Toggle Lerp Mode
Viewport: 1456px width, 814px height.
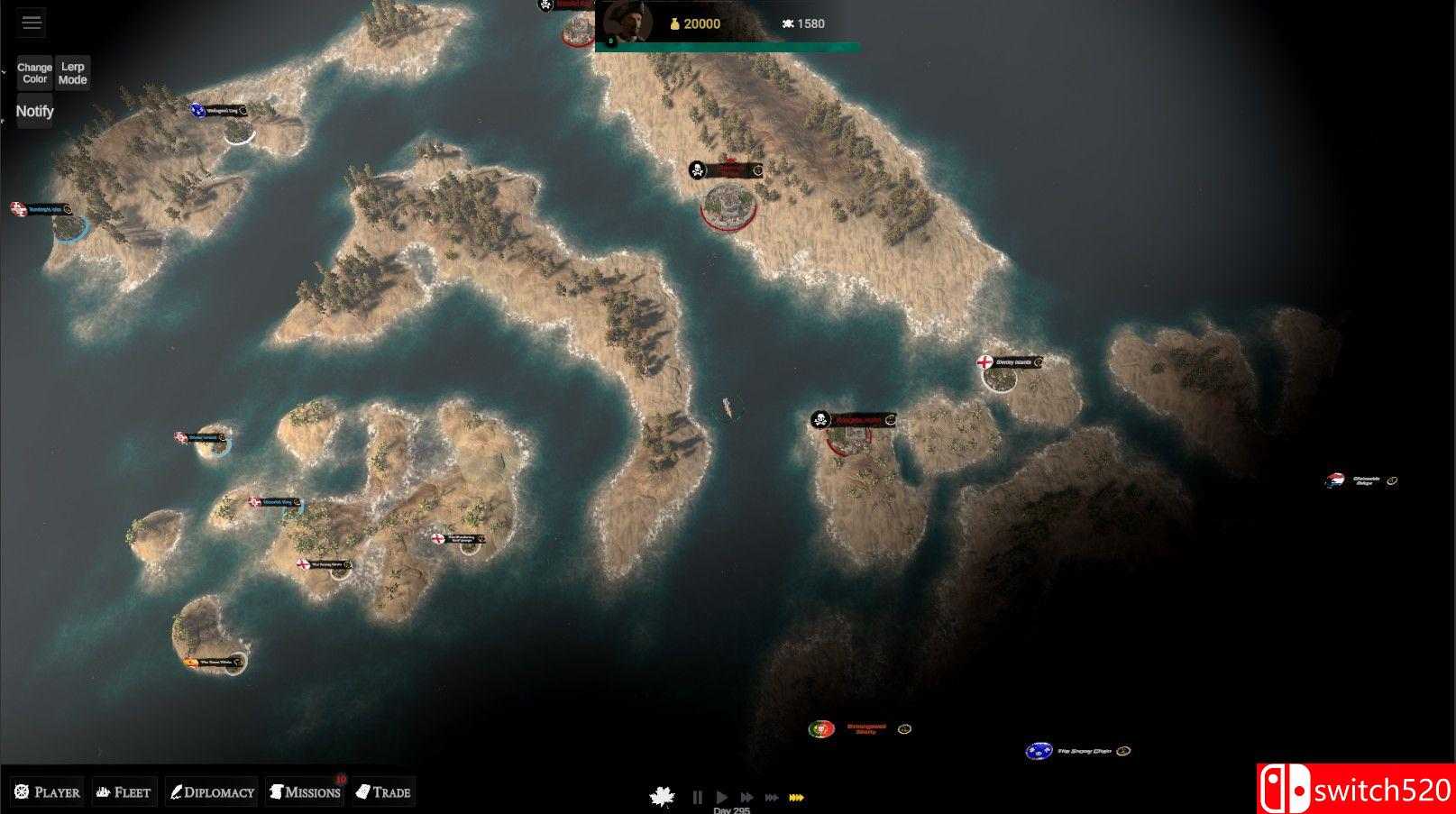pyautogui.click(x=72, y=72)
